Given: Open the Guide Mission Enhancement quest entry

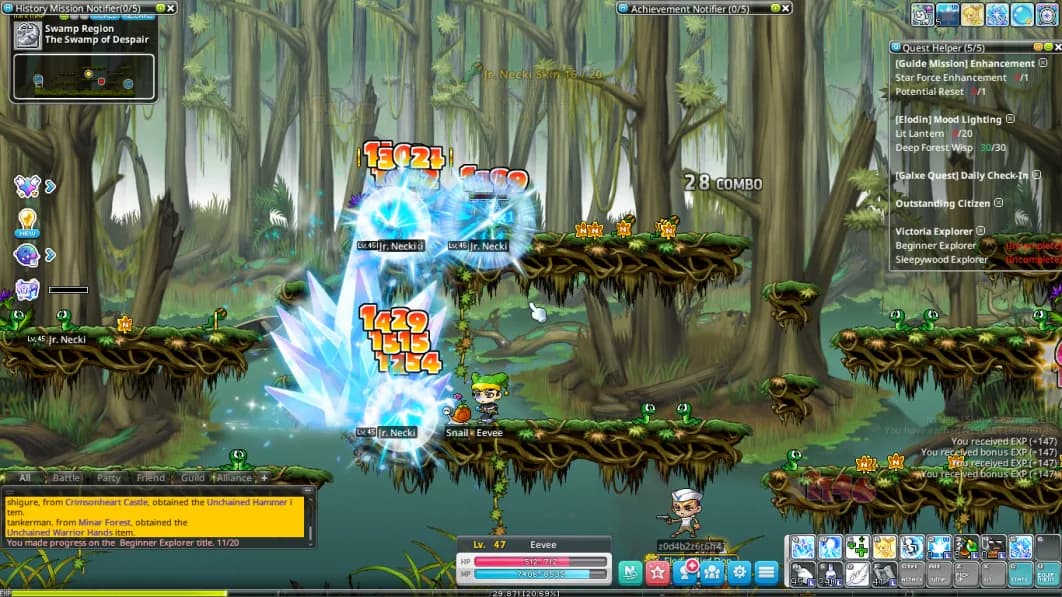Looking at the screenshot, I should (x=951, y=64).
